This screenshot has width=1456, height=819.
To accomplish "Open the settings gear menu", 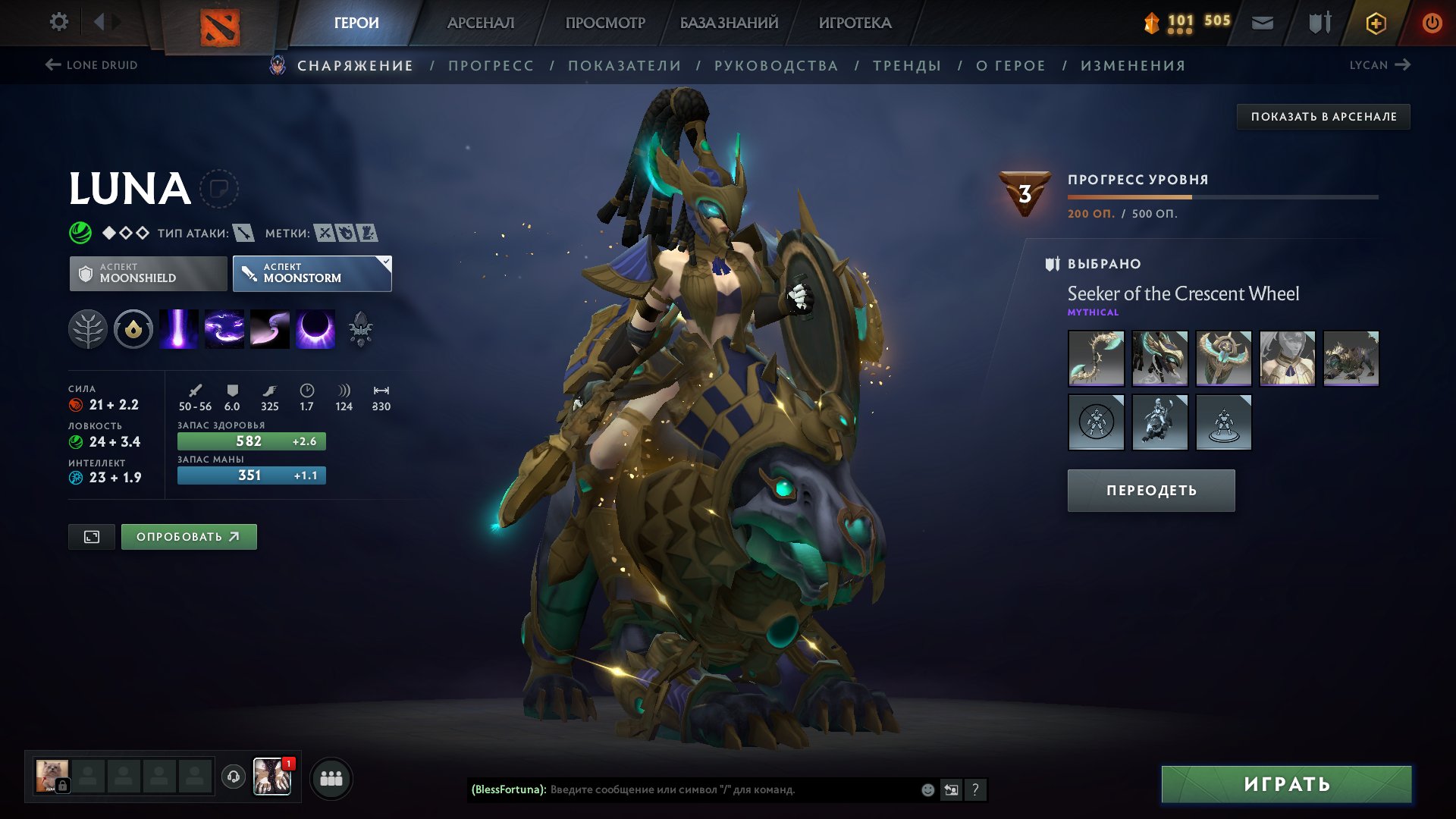I will click(x=58, y=22).
